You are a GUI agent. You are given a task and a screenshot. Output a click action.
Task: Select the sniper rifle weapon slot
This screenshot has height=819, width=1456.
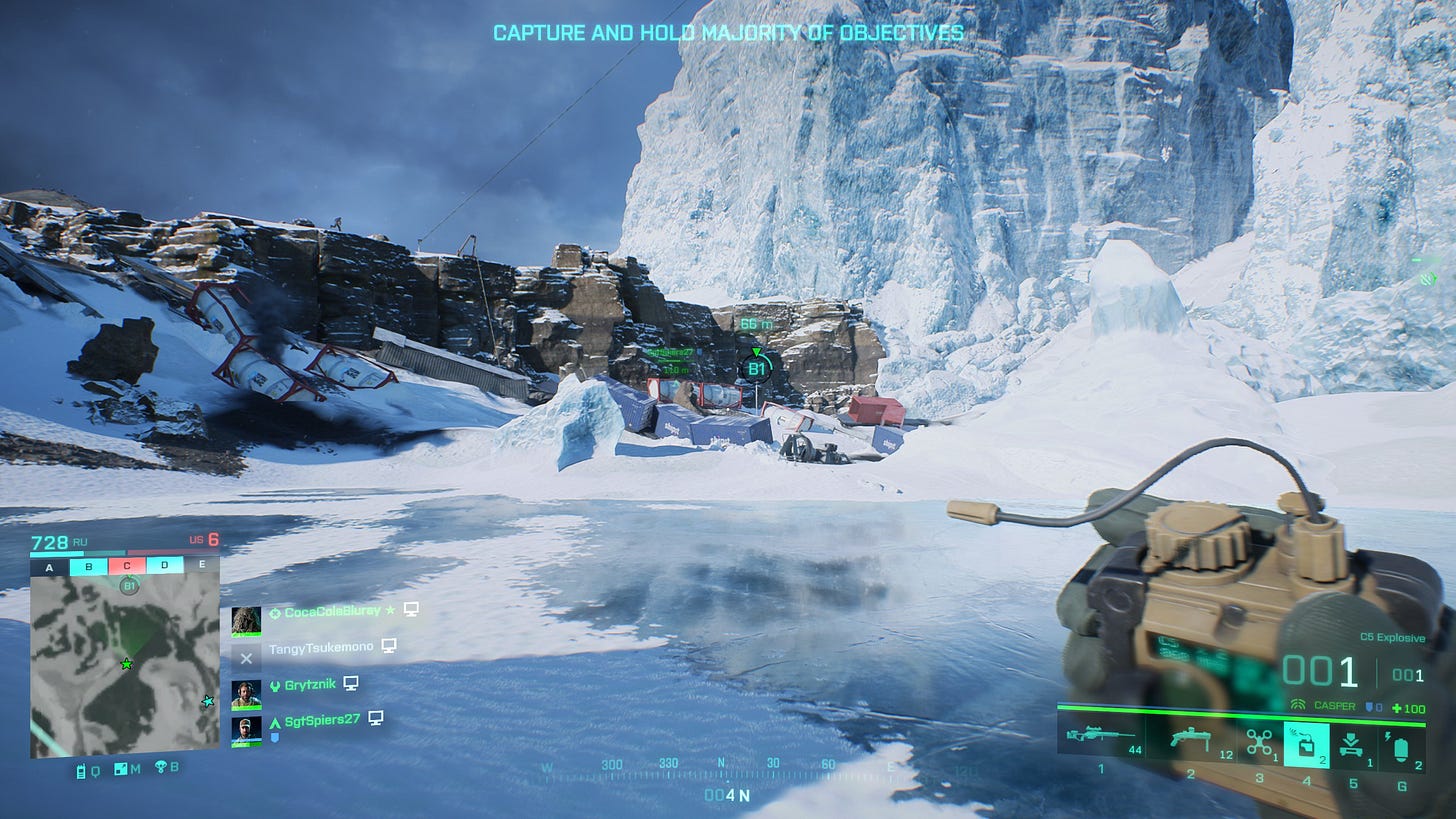(x=1102, y=739)
